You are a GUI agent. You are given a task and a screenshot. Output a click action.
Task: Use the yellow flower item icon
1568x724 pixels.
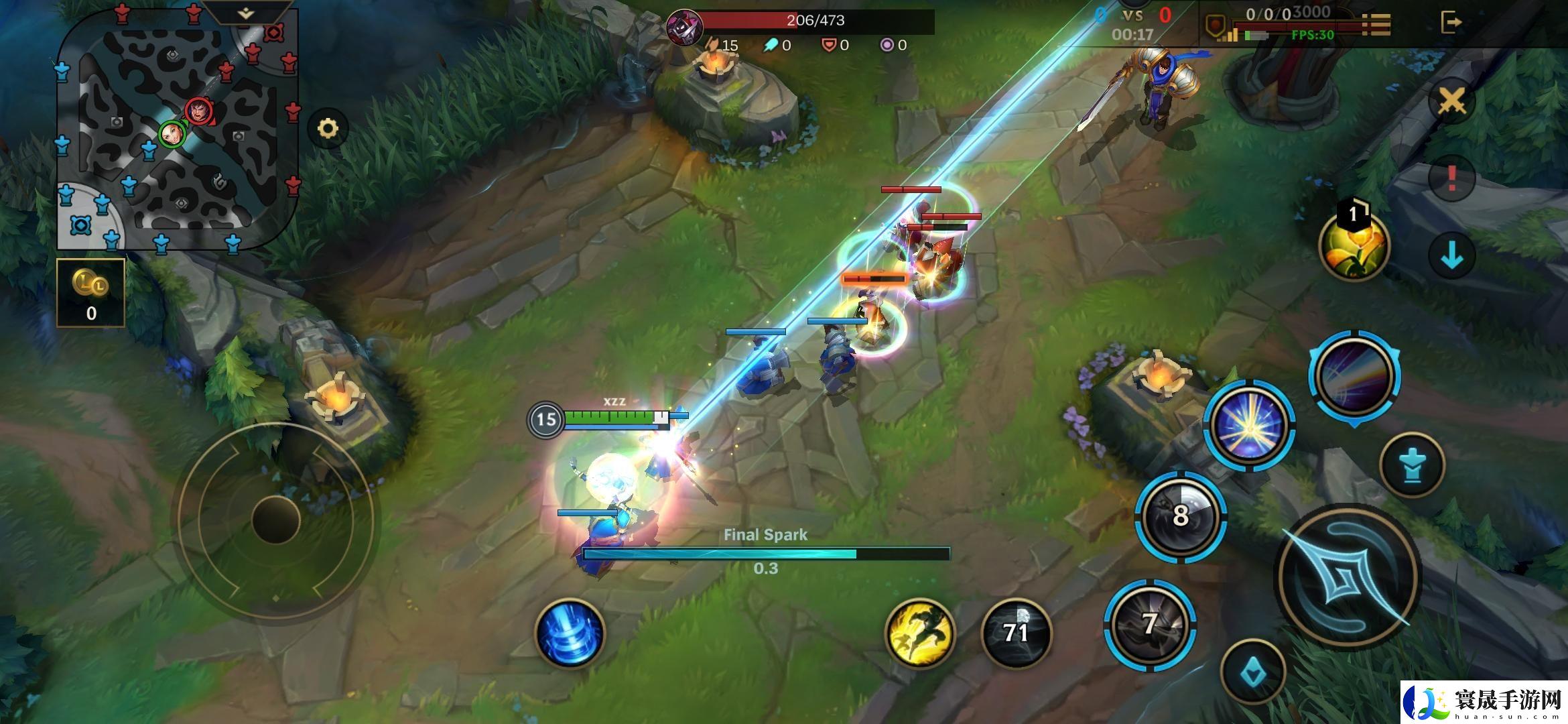pyautogui.click(x=1354, y=246)
